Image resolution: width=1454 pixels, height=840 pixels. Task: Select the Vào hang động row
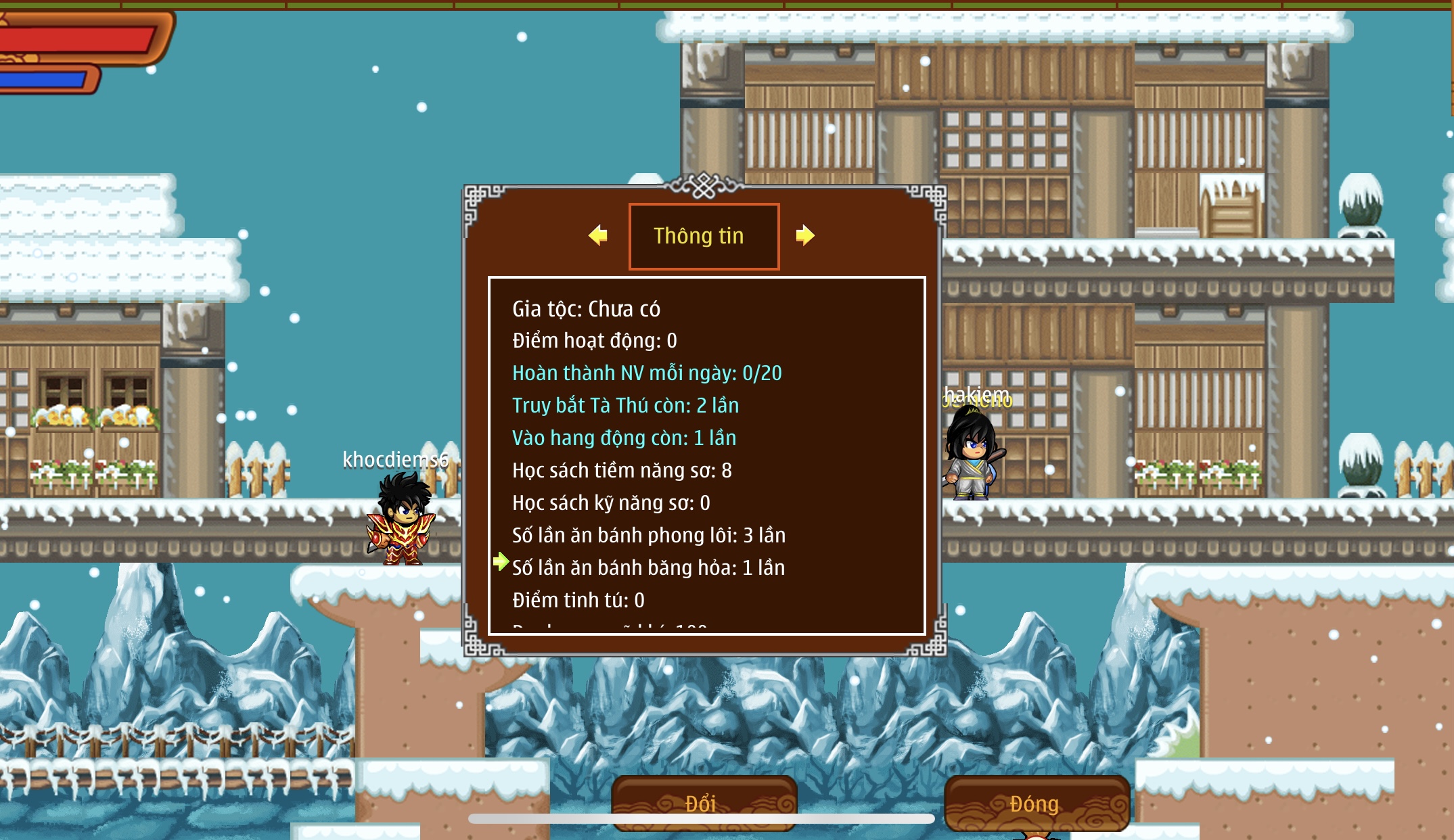pyautogui.click(x=624, y=438)
